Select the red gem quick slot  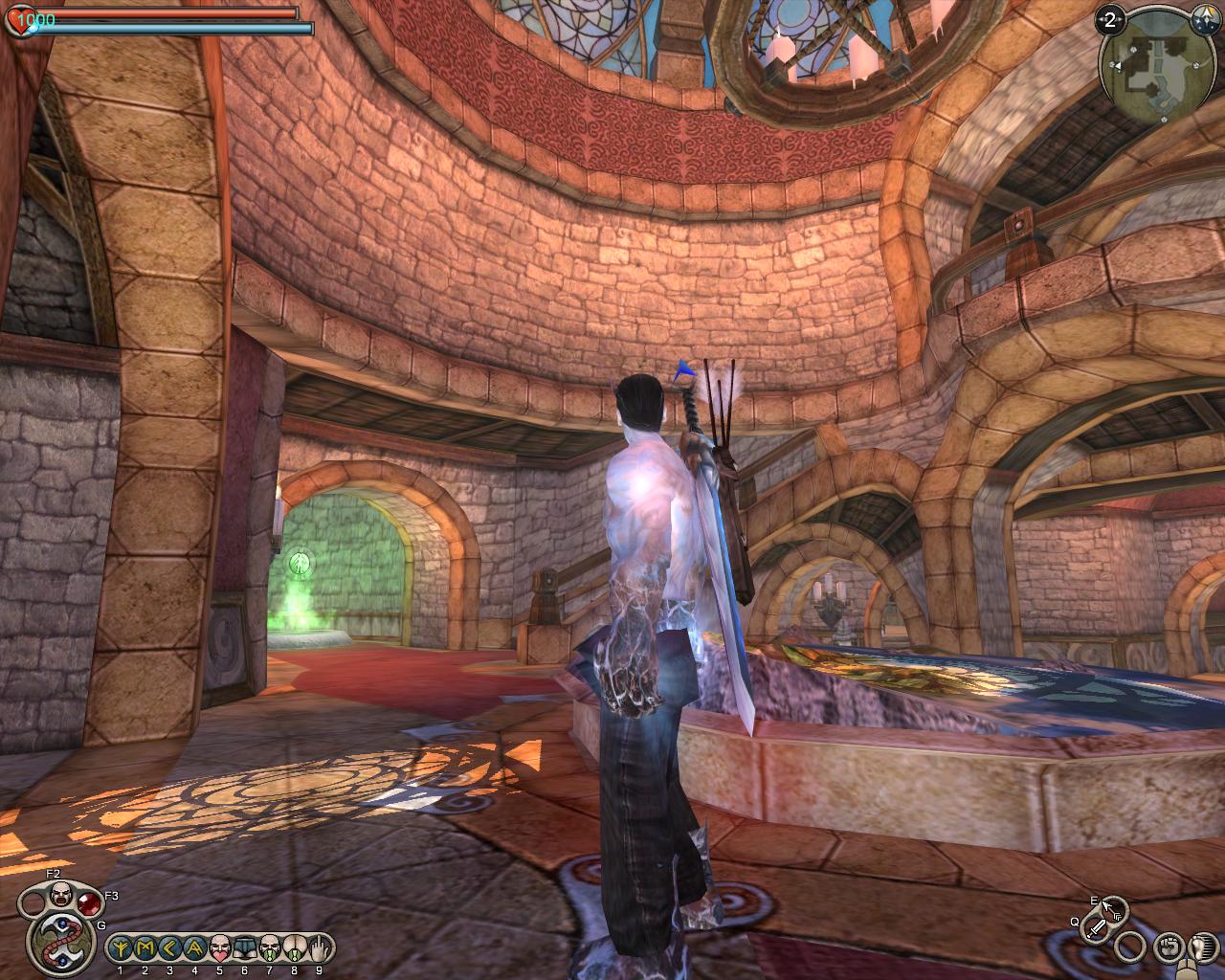pyautogui.click(x=90, y=904)
